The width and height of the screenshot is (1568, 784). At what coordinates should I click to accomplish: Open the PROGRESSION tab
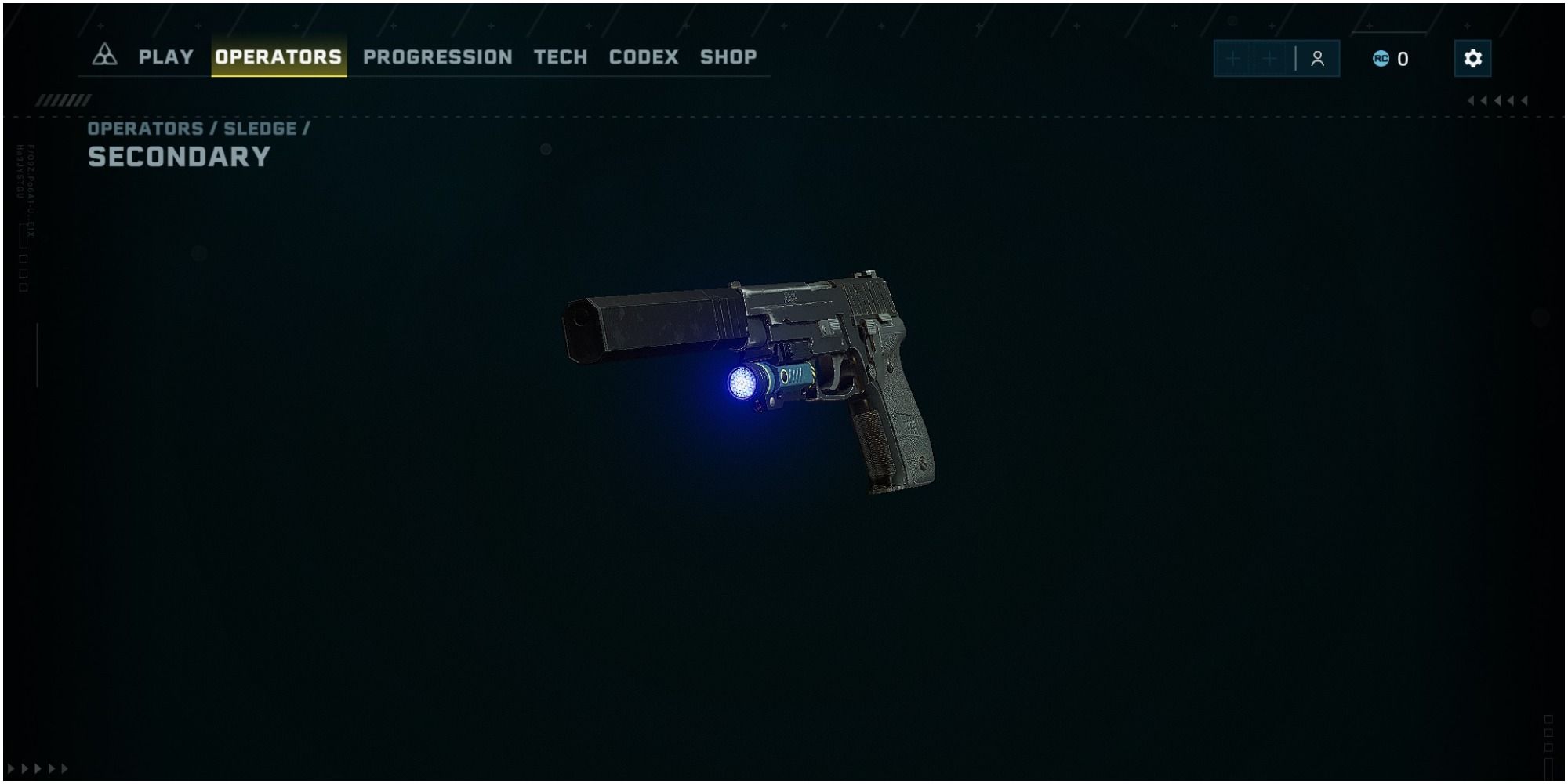pyautogui.click(x=437, y=56)
